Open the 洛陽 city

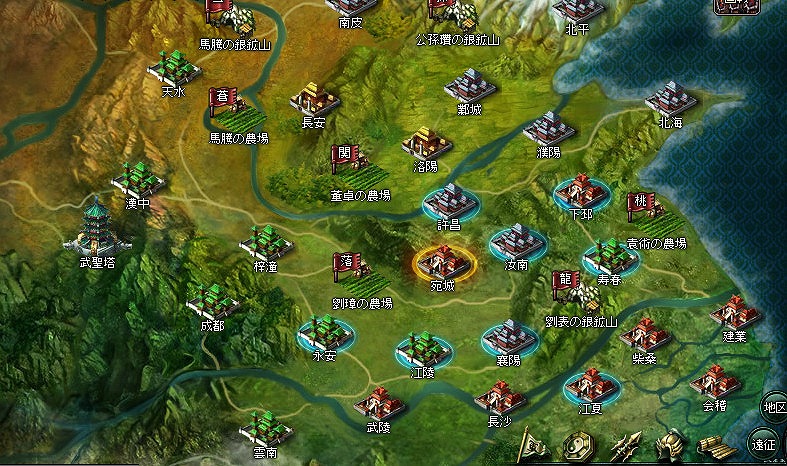(x=427, y=143)
